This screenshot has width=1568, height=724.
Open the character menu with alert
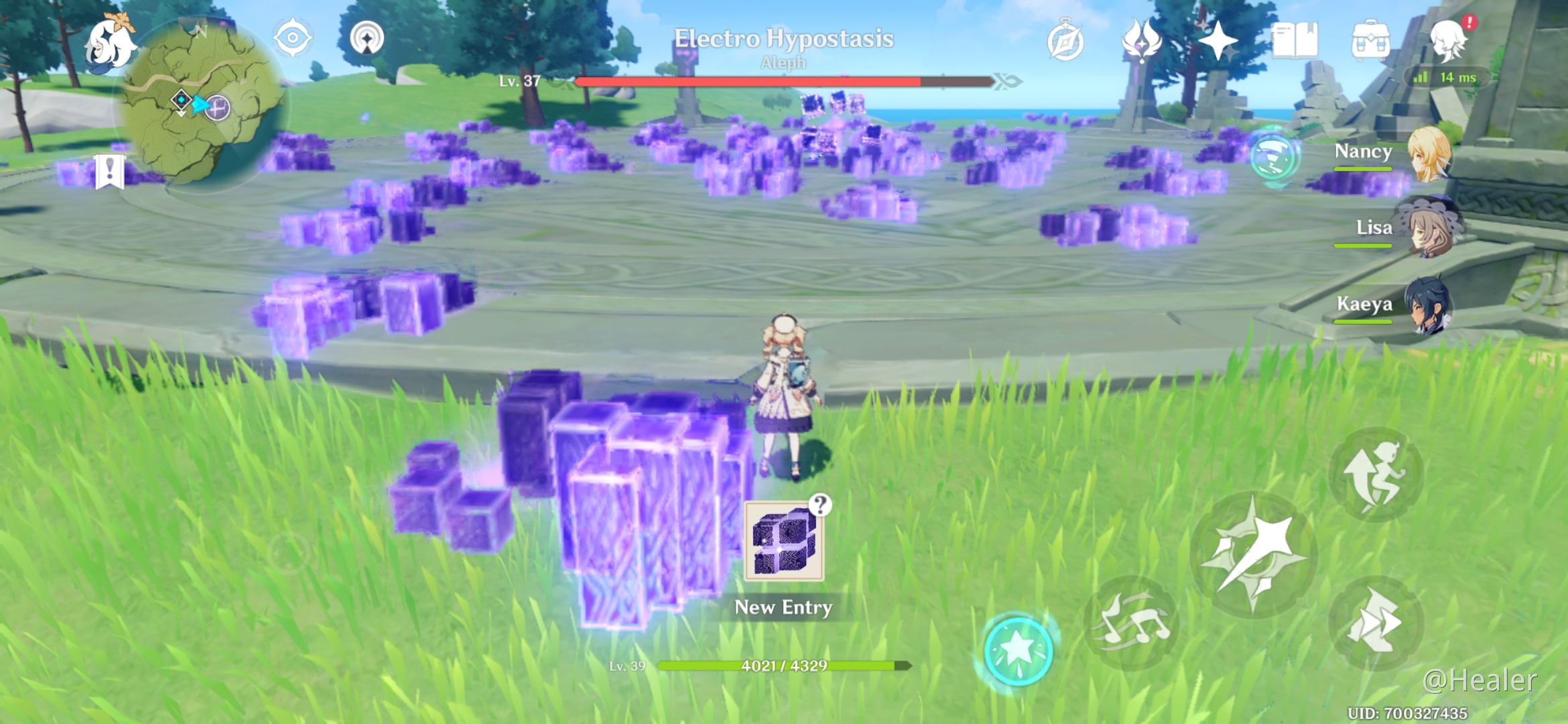pos(1449,40)
